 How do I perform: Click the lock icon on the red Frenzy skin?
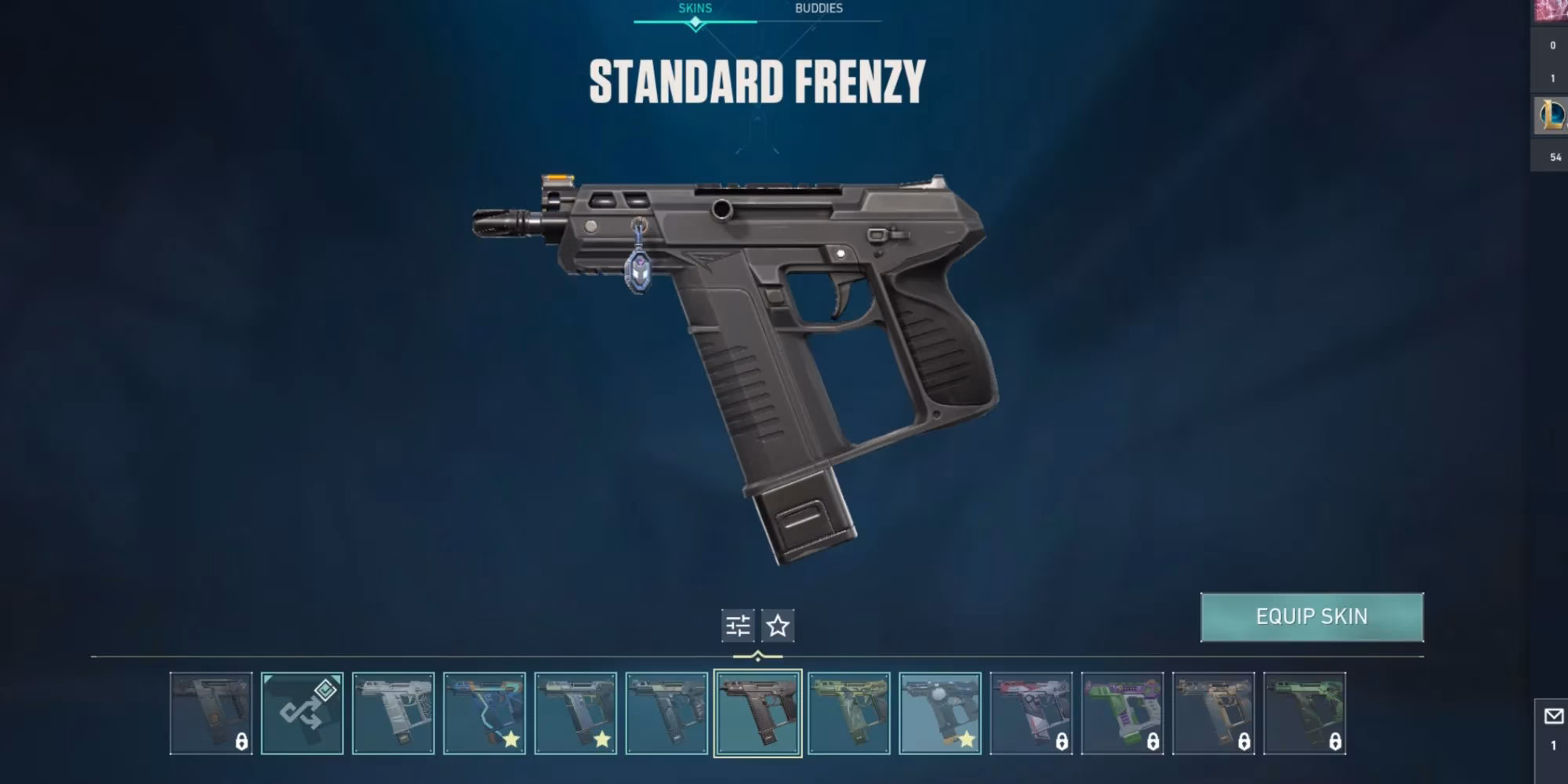(x=1062, y=742)
